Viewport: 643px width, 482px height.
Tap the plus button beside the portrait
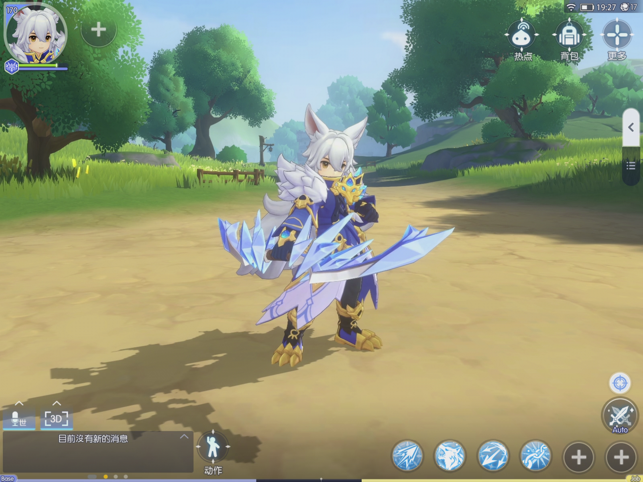tap(98, 30)
